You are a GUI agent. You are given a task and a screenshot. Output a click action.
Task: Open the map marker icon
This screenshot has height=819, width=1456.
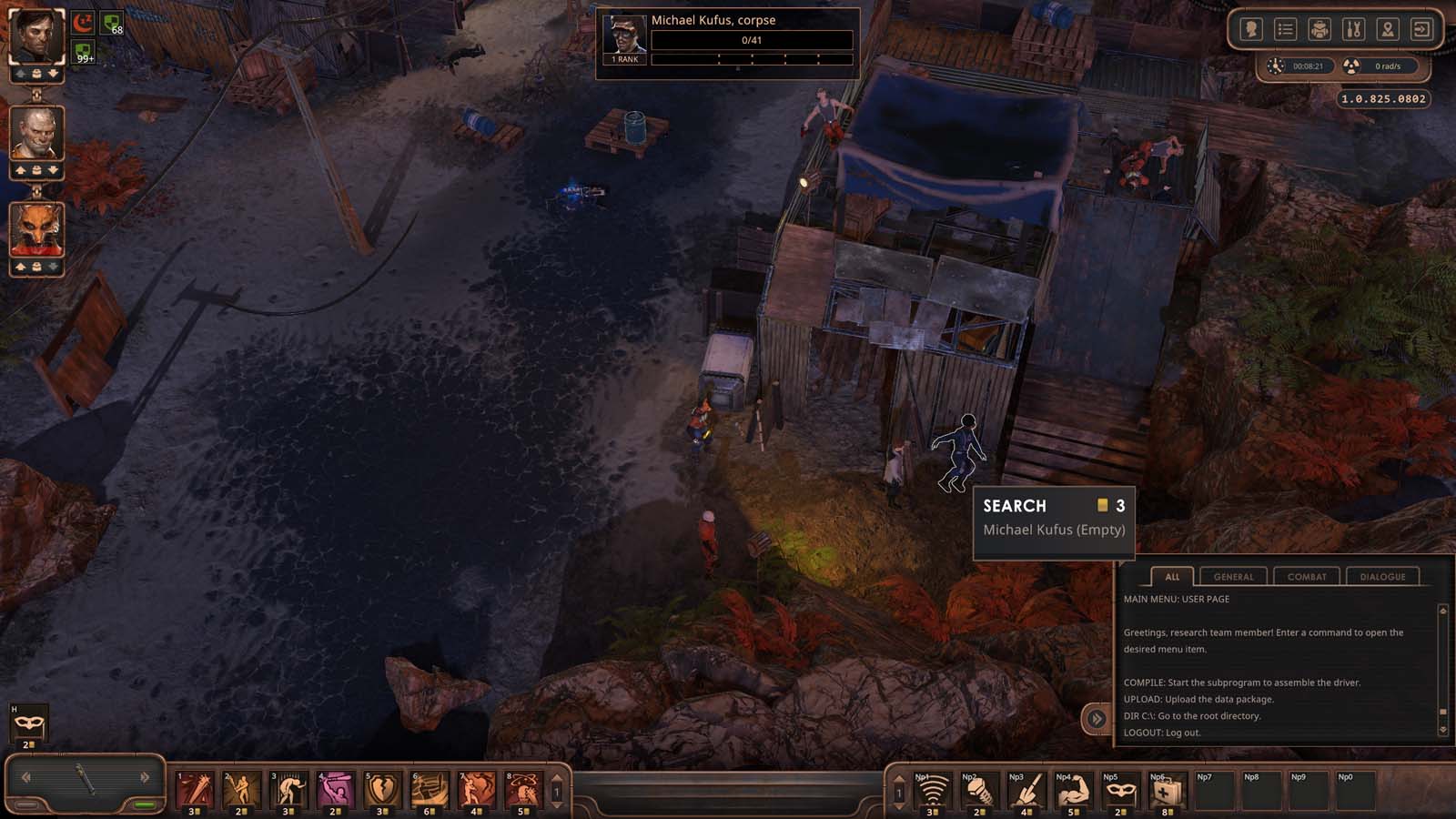(1387, 30)
